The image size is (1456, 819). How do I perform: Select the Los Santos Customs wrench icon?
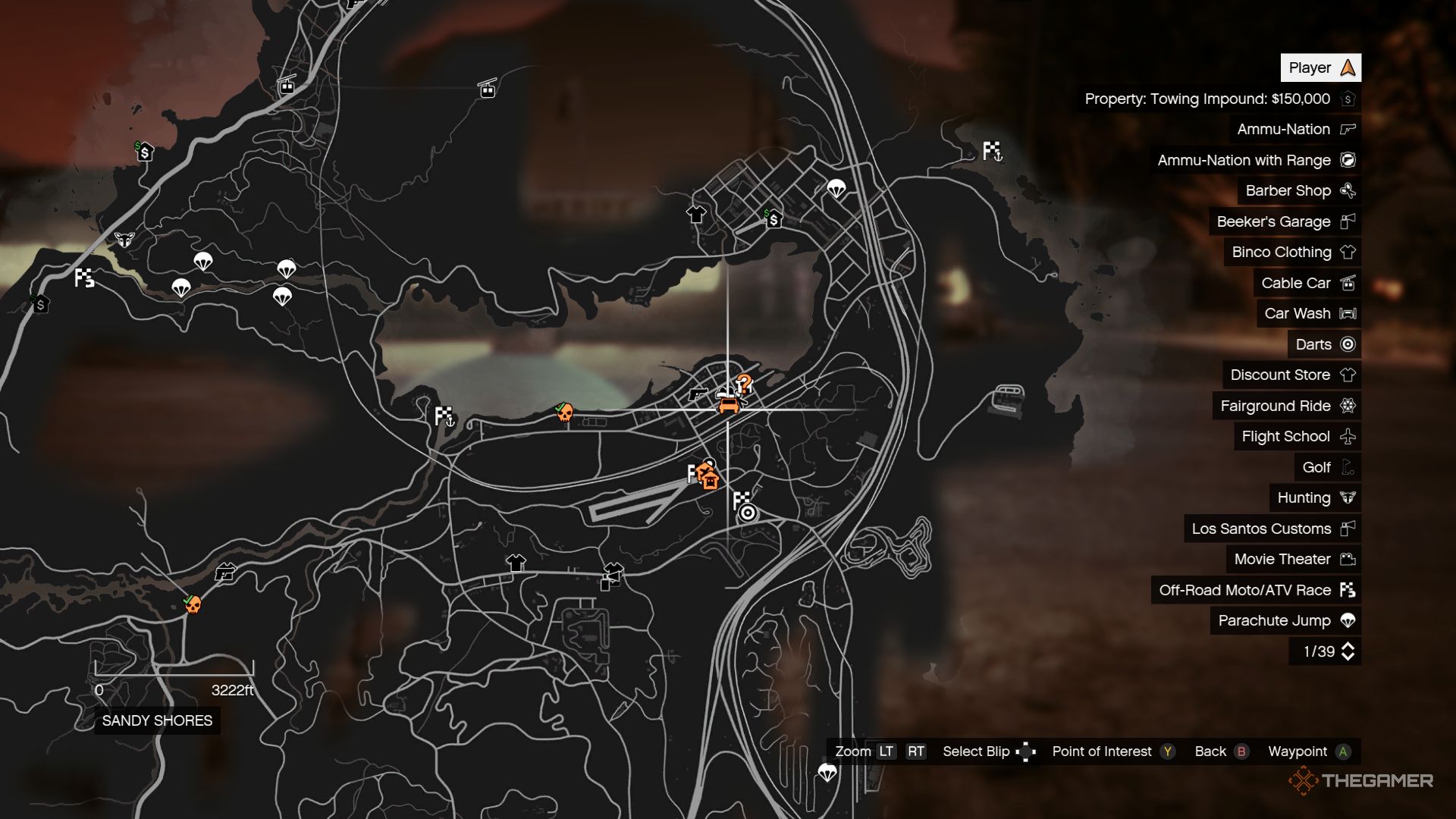(1349, 529)
